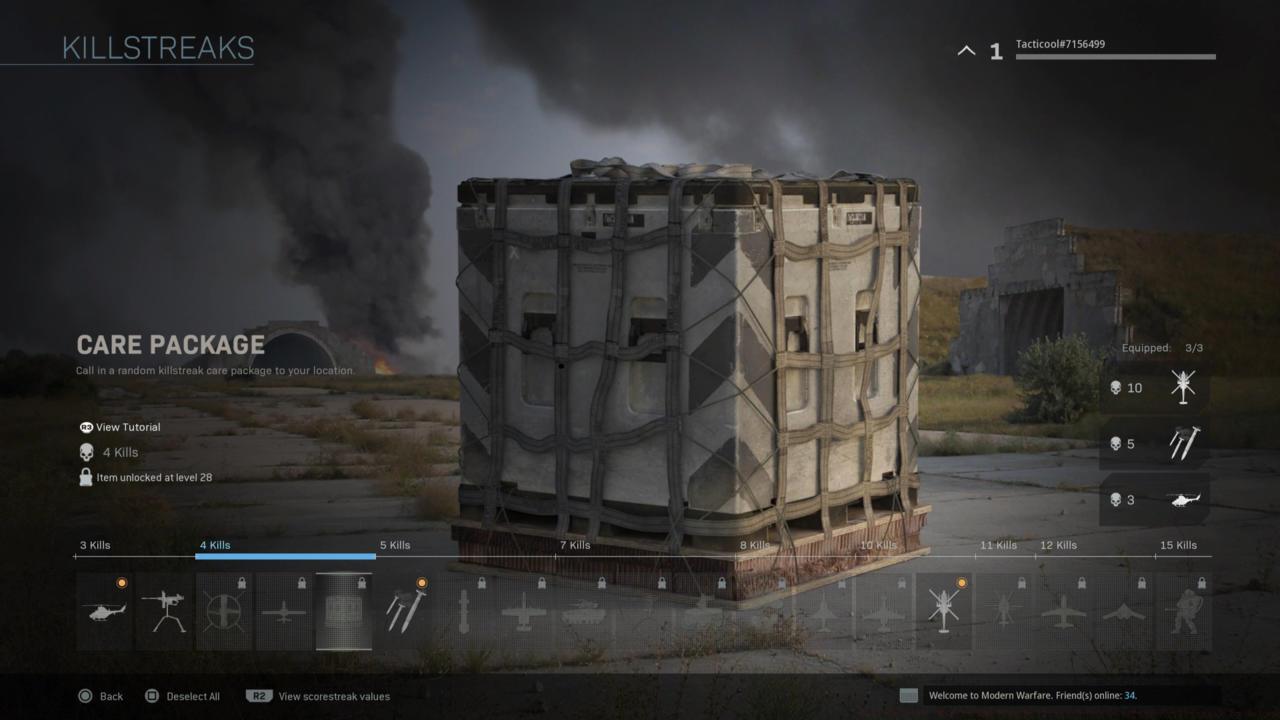Open the KILLSTREAKS menu header
1280x720 pixels.
point(157,46)
